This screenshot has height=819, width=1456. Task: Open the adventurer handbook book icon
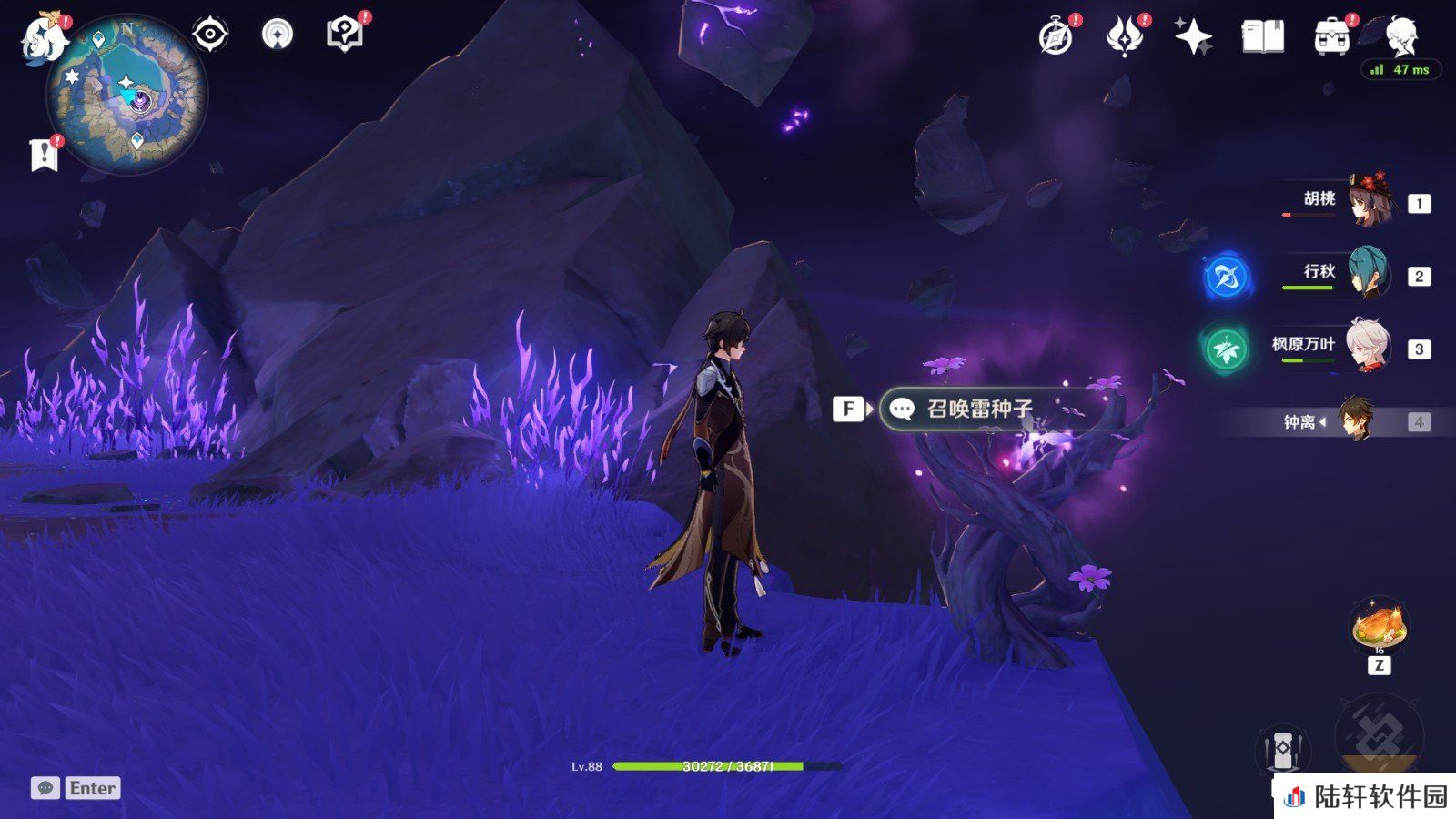(x=1262, y=37)
